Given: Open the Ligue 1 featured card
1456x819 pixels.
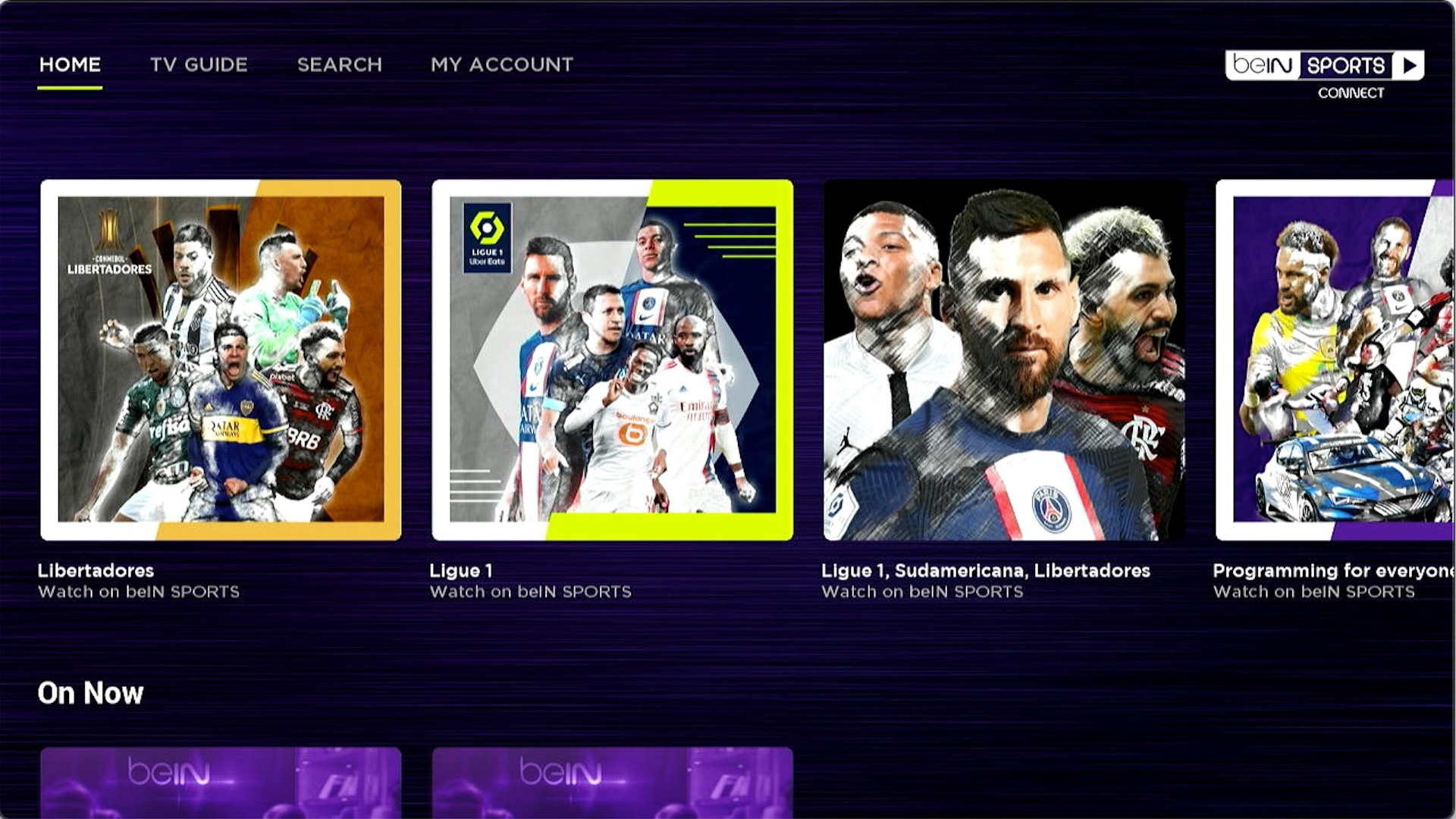Looking at the screenshot, I should pyautogui.click(x=613, y=356).
